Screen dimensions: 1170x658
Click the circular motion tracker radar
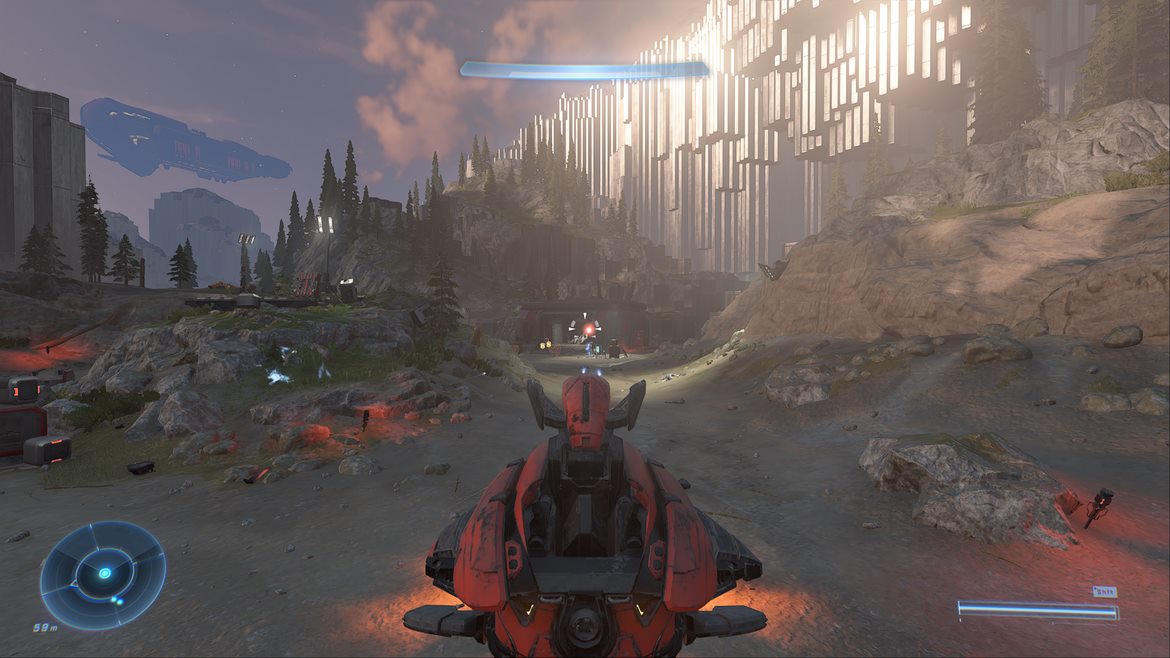(x=103, y=574)
